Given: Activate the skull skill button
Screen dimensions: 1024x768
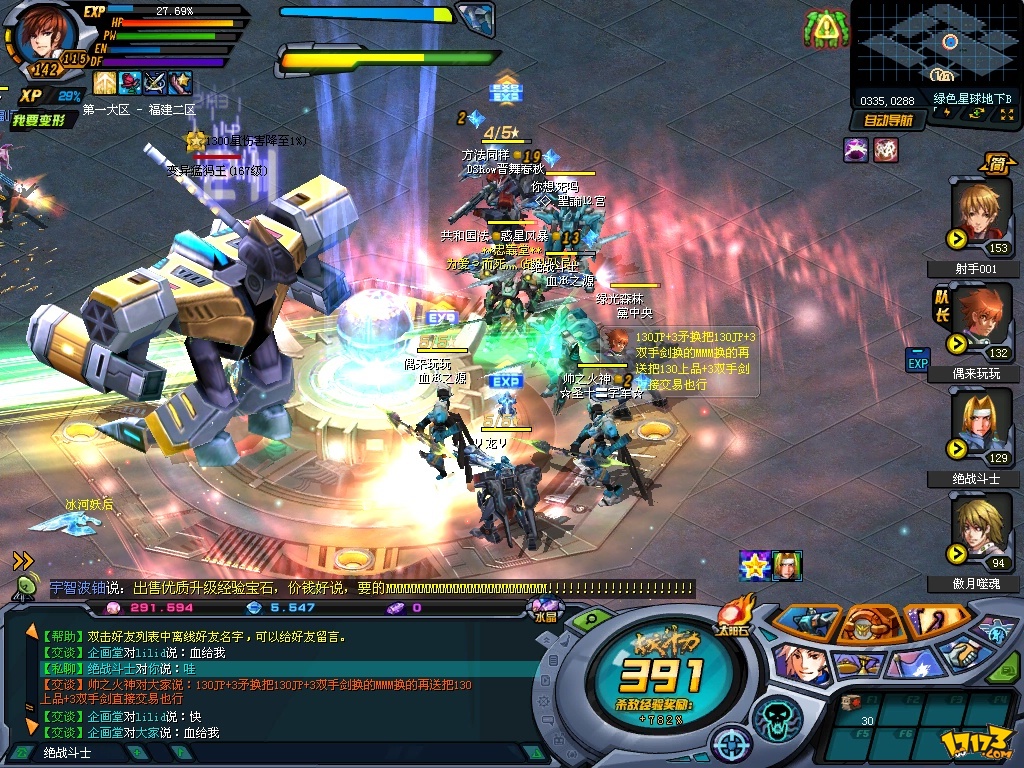Looking at the screenshot, I should click(x=777, y=716).
